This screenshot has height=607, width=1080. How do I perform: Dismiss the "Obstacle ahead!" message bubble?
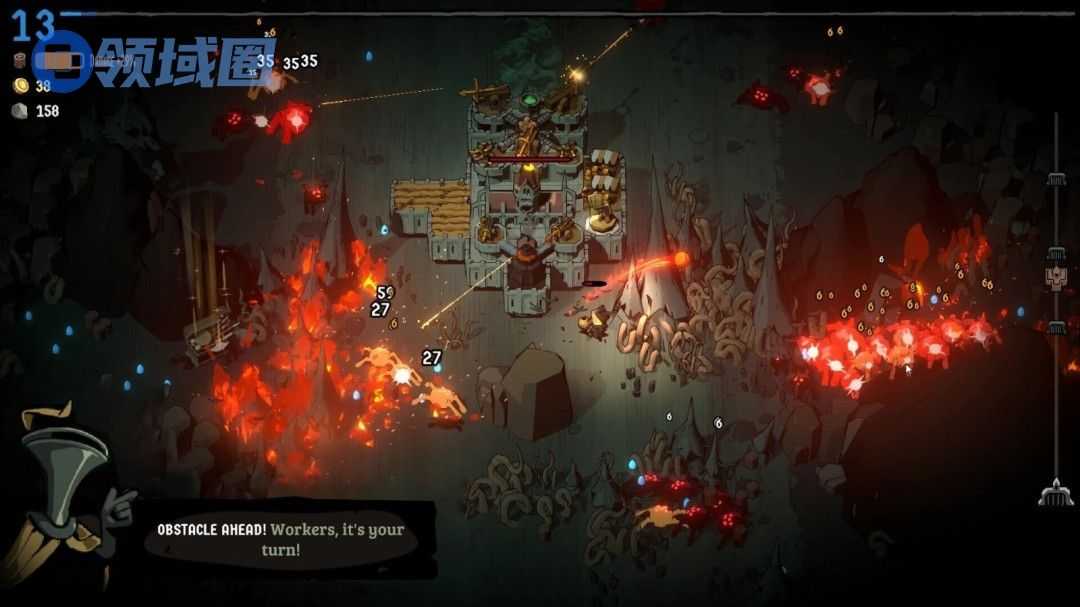click(289, 539)
